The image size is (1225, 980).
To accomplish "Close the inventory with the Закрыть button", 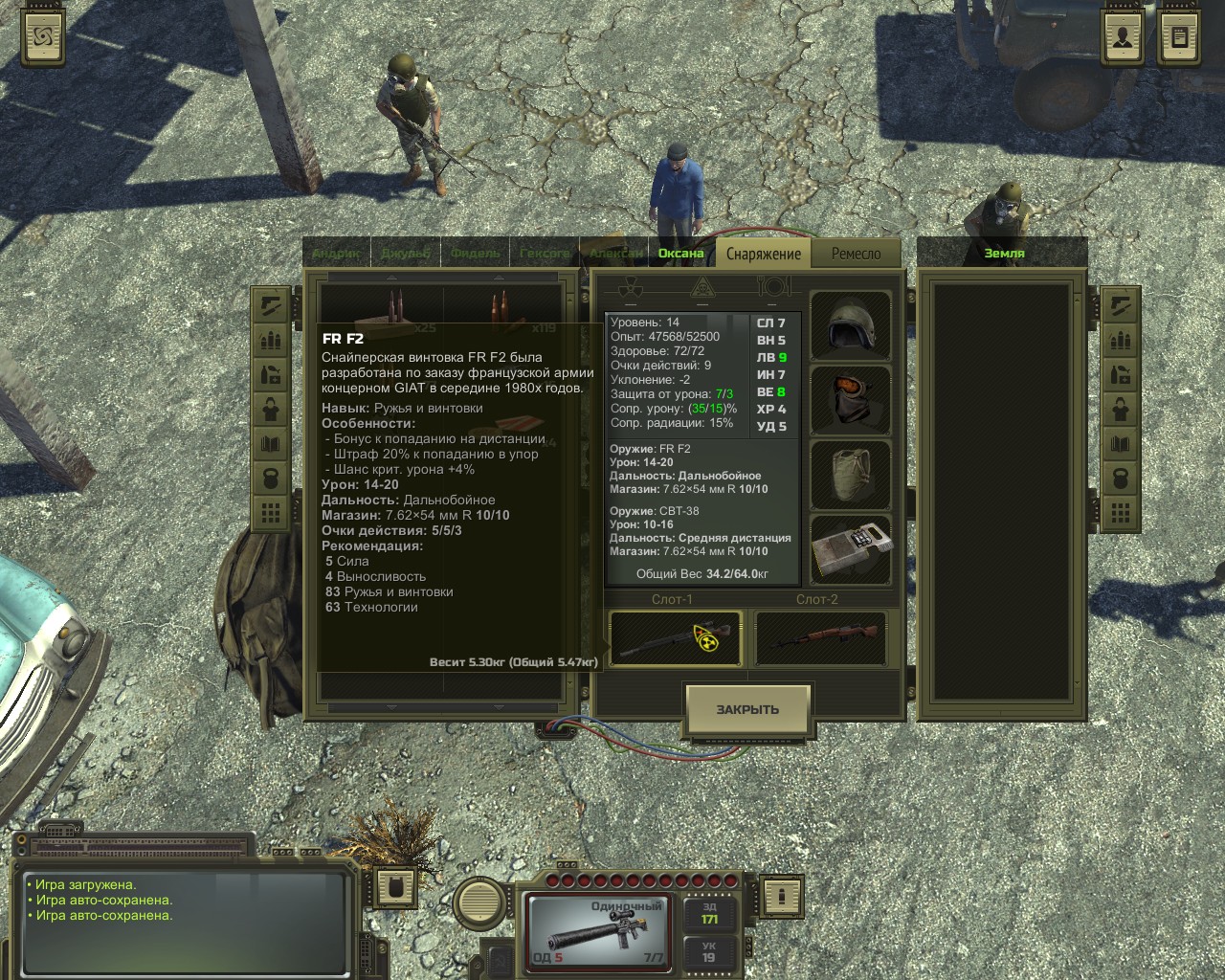I will [x=747, y=710].
